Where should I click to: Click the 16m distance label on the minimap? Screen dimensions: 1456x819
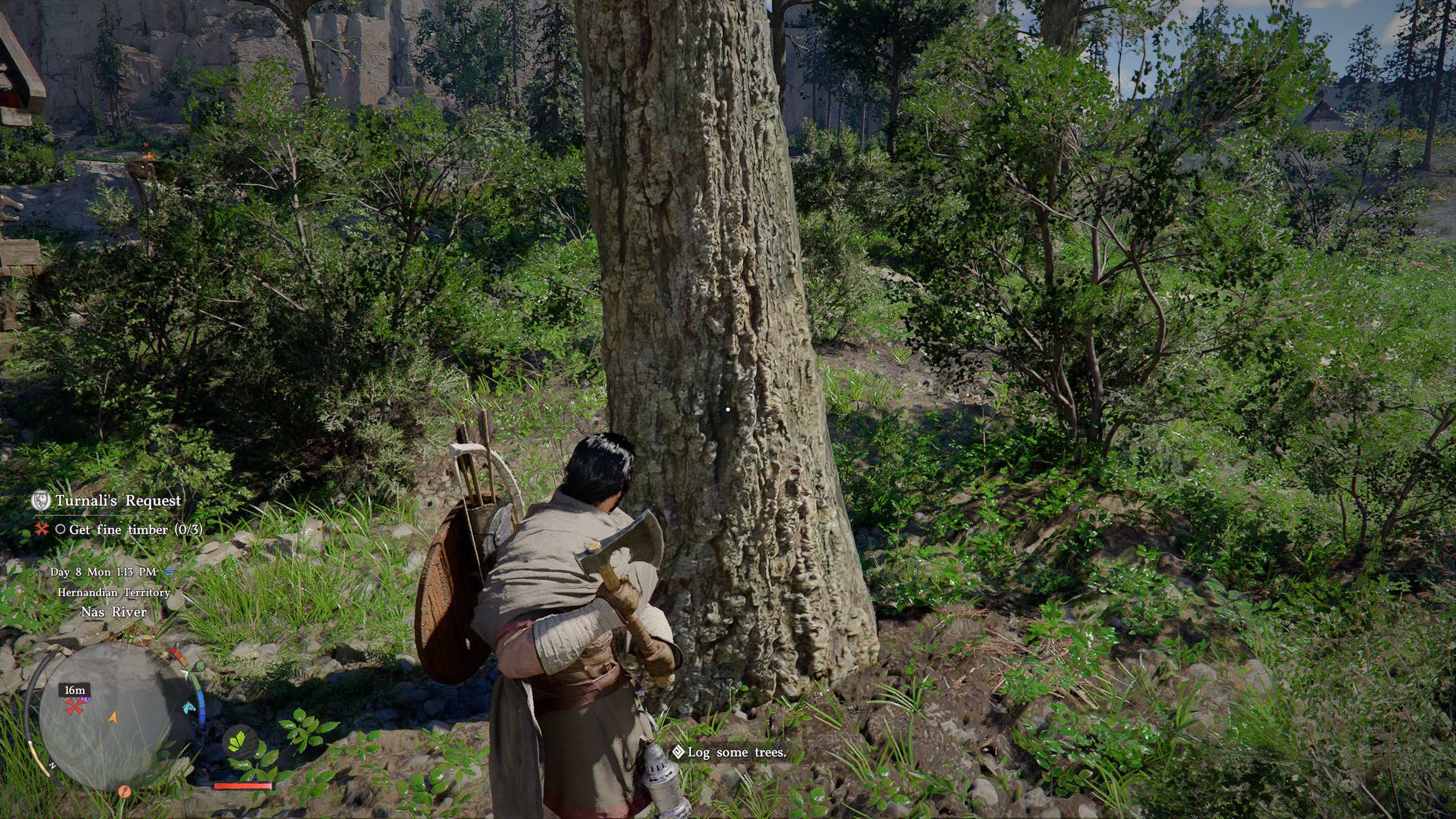(75, 690)
